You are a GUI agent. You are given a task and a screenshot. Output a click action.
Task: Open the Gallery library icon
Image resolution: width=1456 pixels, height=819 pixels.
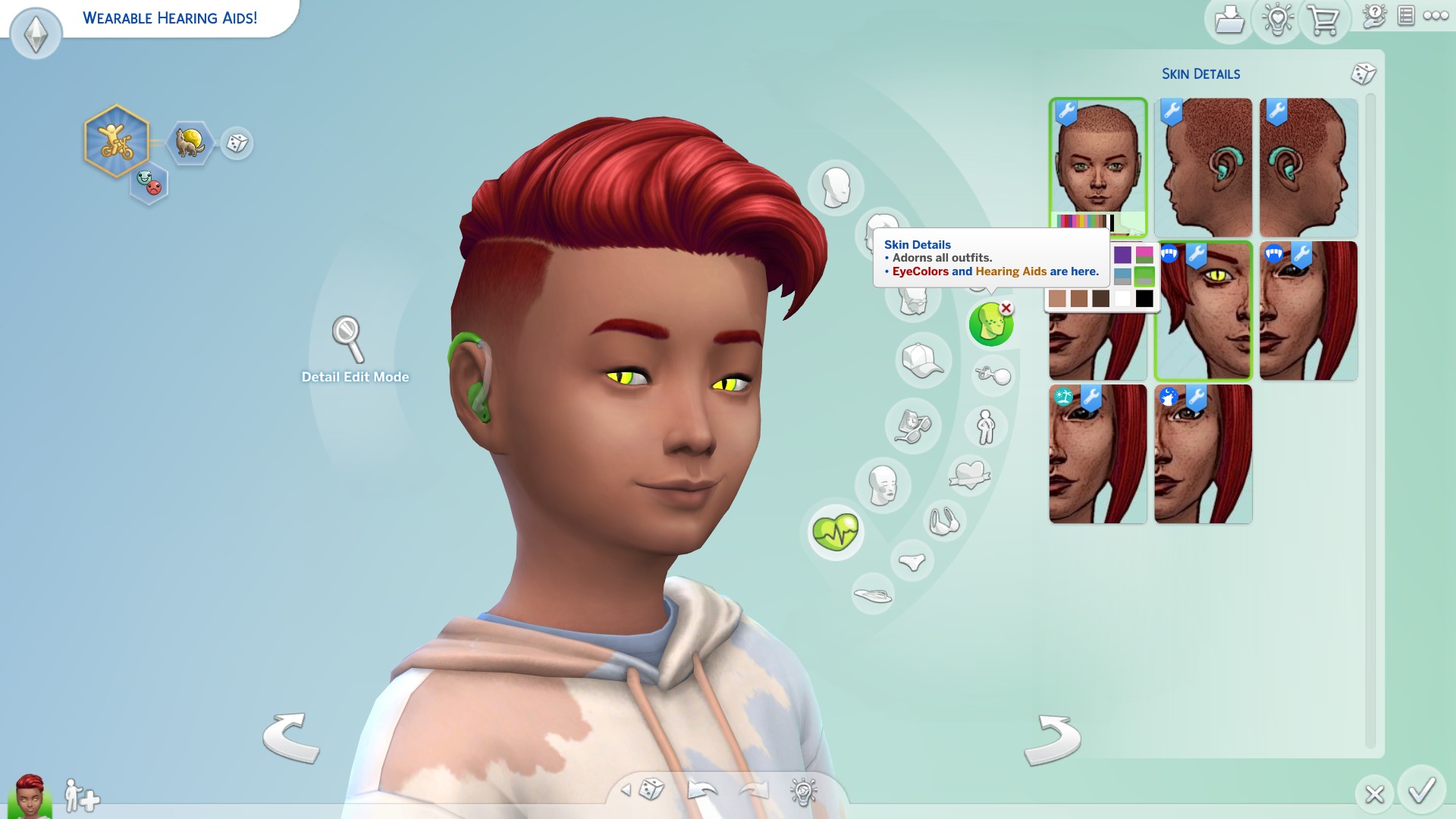tap(1229, 21)
